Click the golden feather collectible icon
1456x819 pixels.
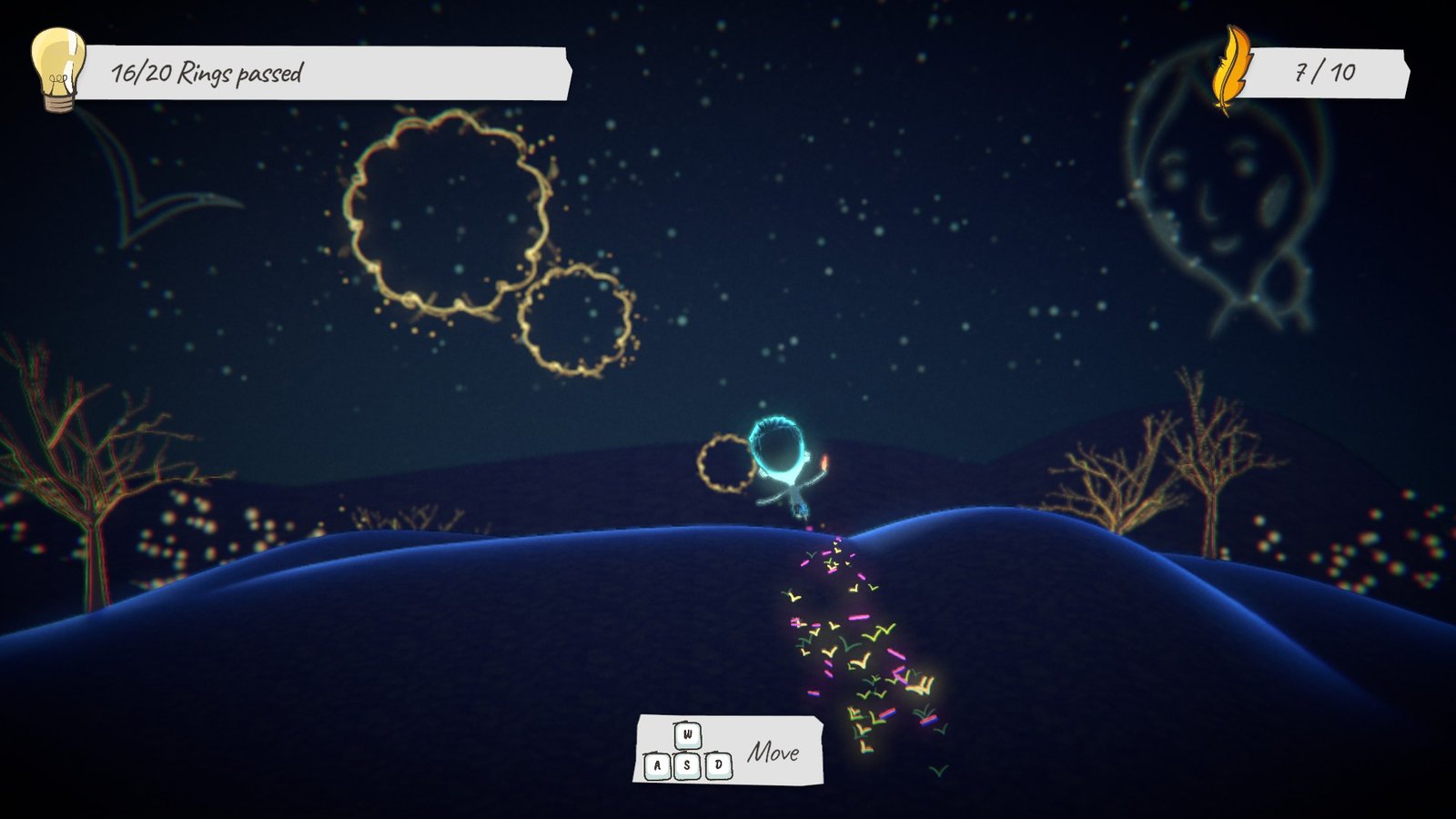[x=1232, y=71]
